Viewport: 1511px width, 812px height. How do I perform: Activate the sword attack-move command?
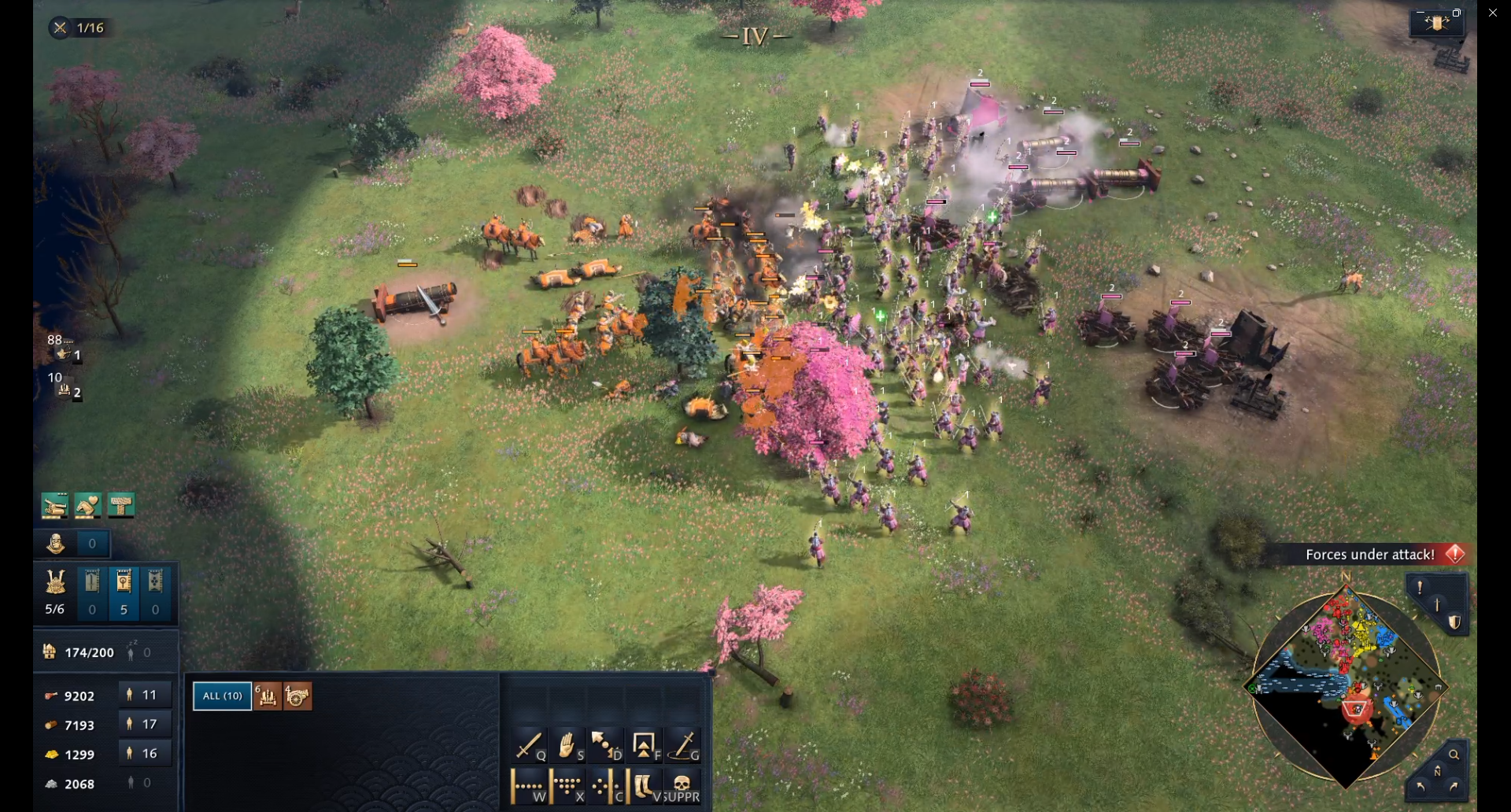tap(529, 744)
